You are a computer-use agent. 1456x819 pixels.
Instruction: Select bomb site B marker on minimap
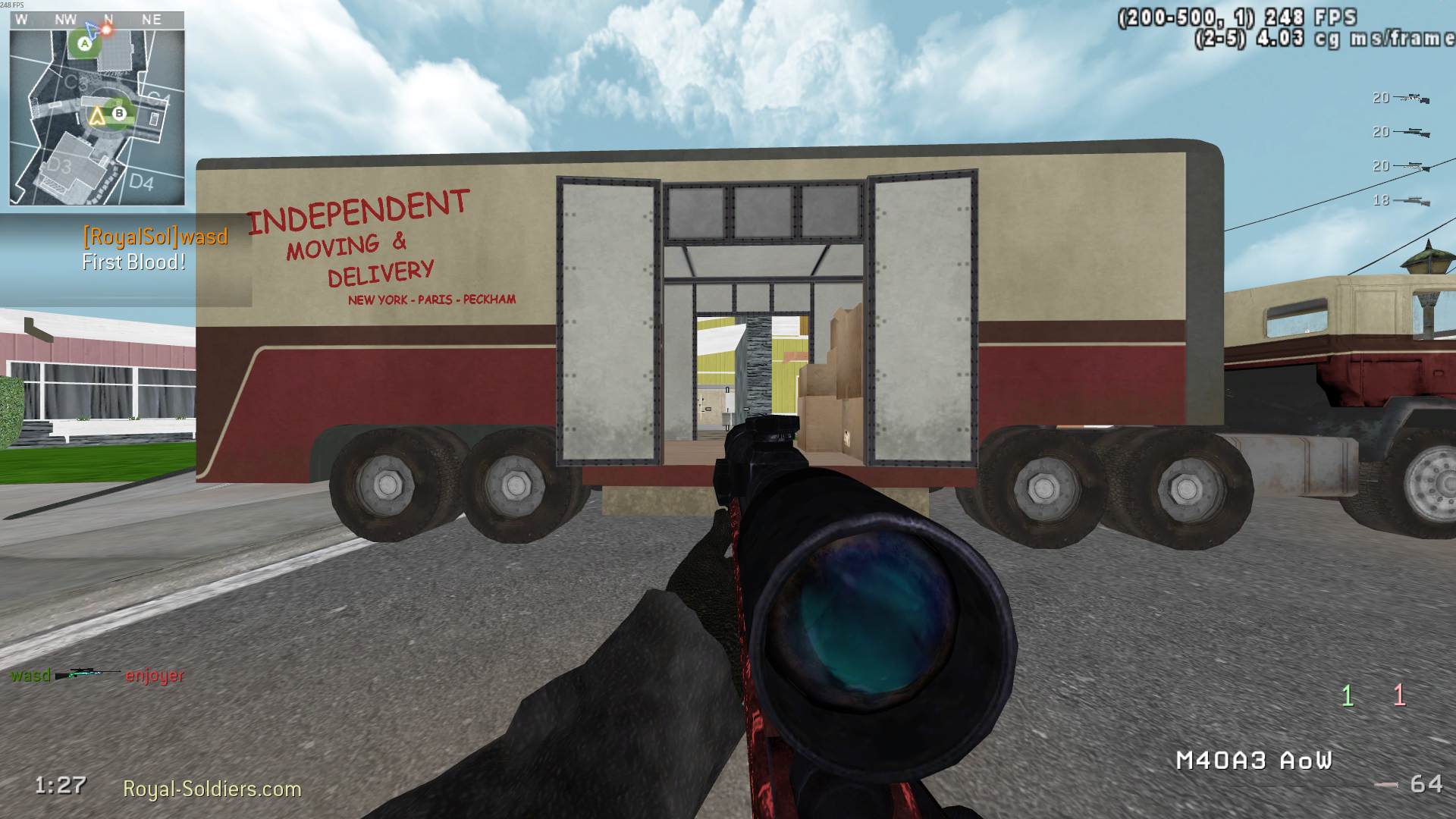pos(119,114)
